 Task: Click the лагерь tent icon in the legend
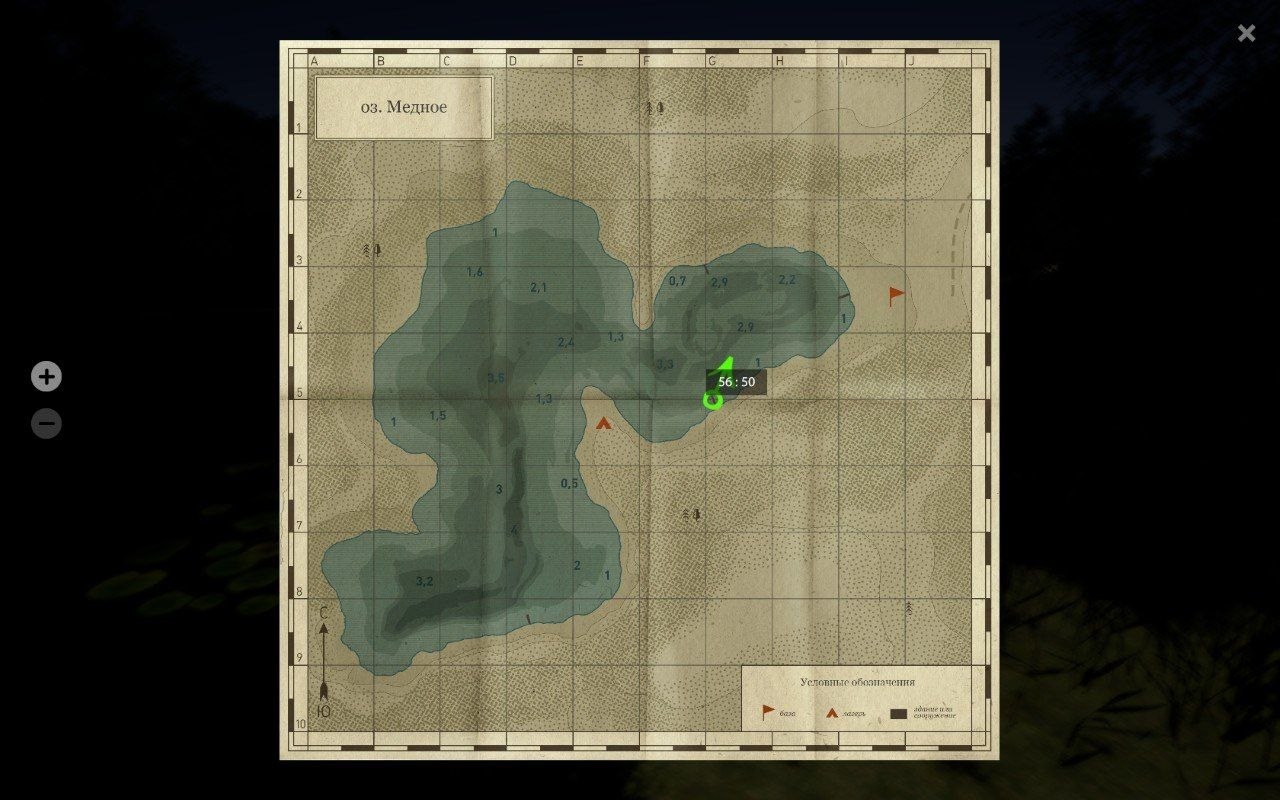[x=833, y=711]
